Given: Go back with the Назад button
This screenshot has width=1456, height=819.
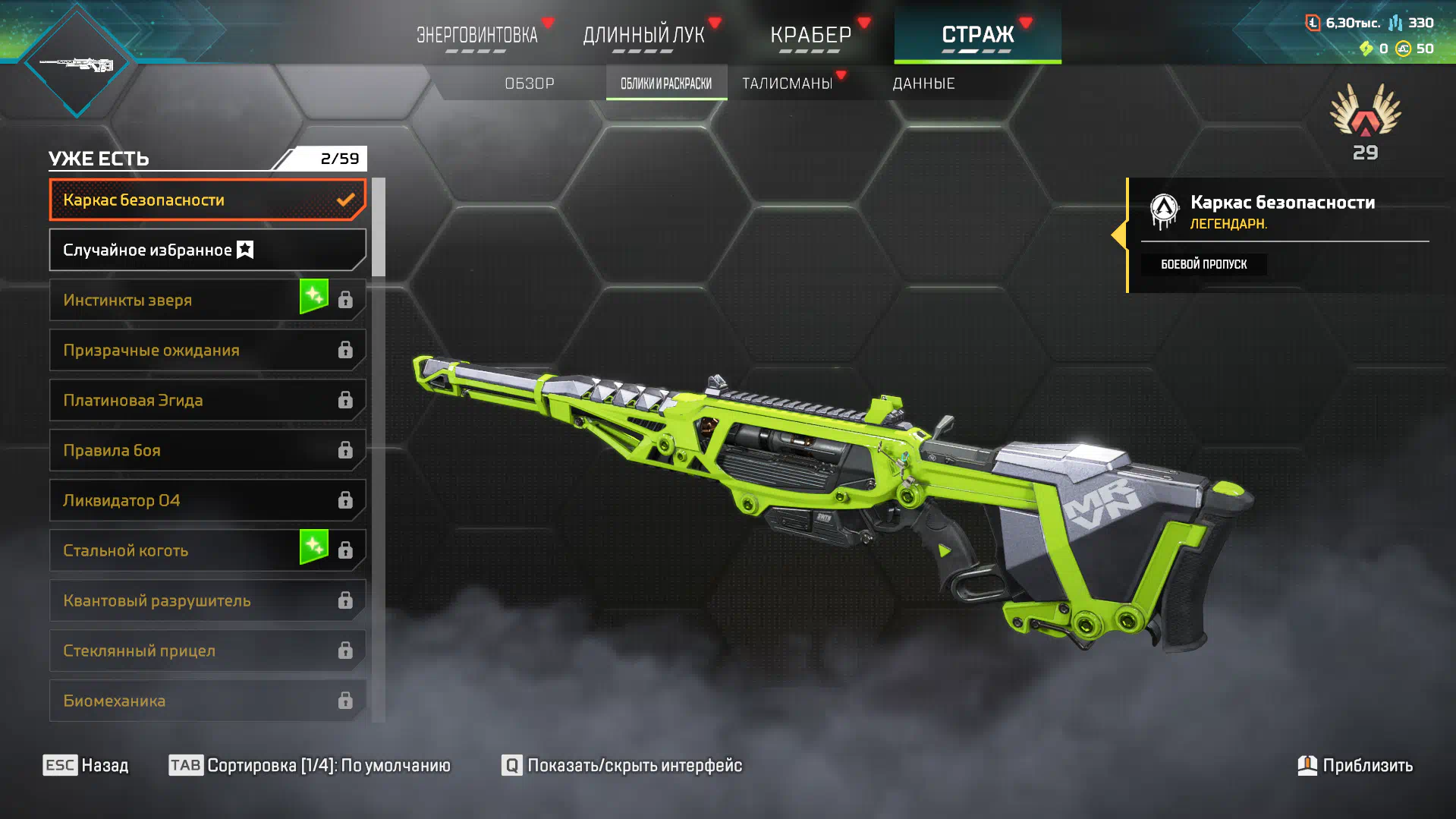Looking at the screenshot, I should click(x=86, y=765).
